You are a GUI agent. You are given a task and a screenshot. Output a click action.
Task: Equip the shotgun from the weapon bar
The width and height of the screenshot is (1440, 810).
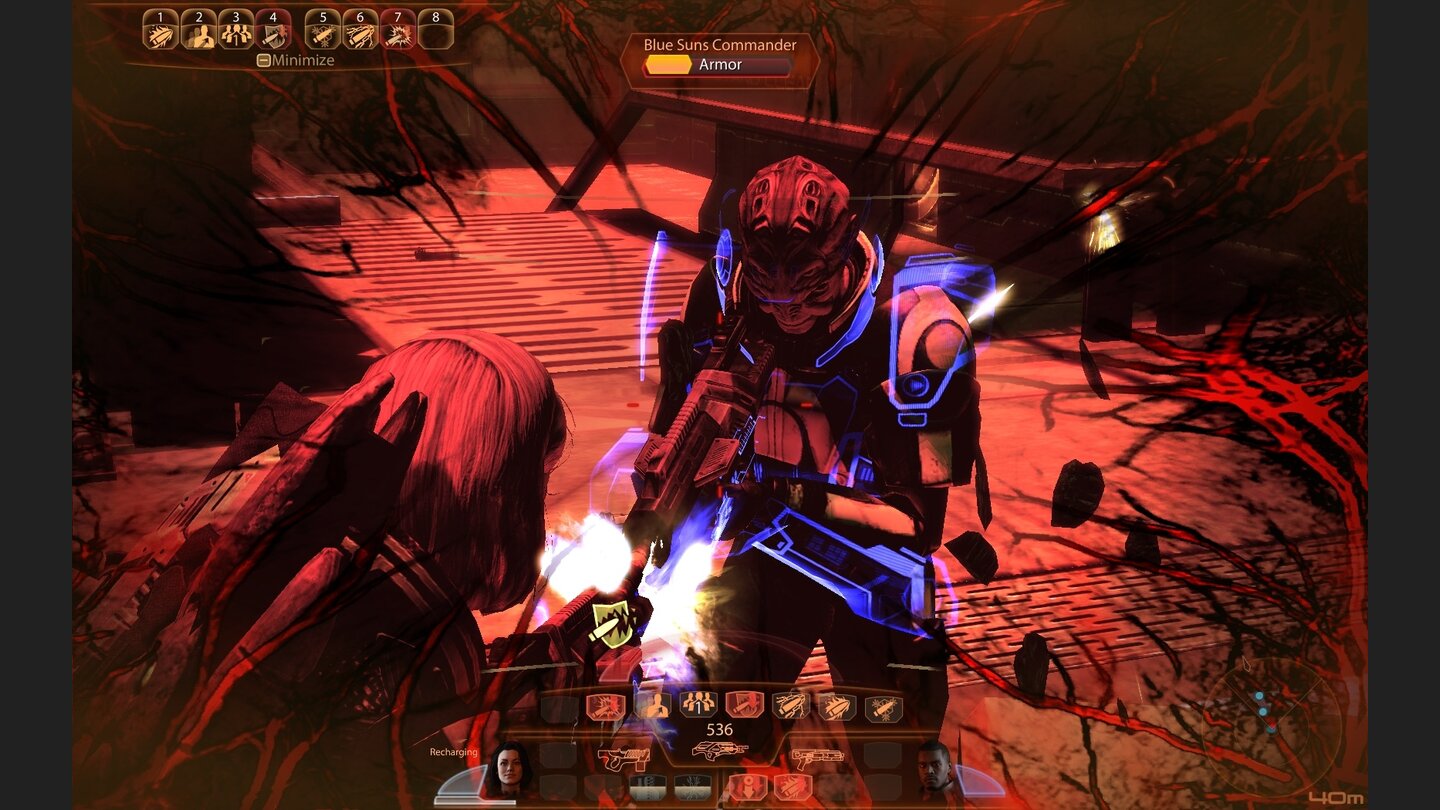click(818, 758)
